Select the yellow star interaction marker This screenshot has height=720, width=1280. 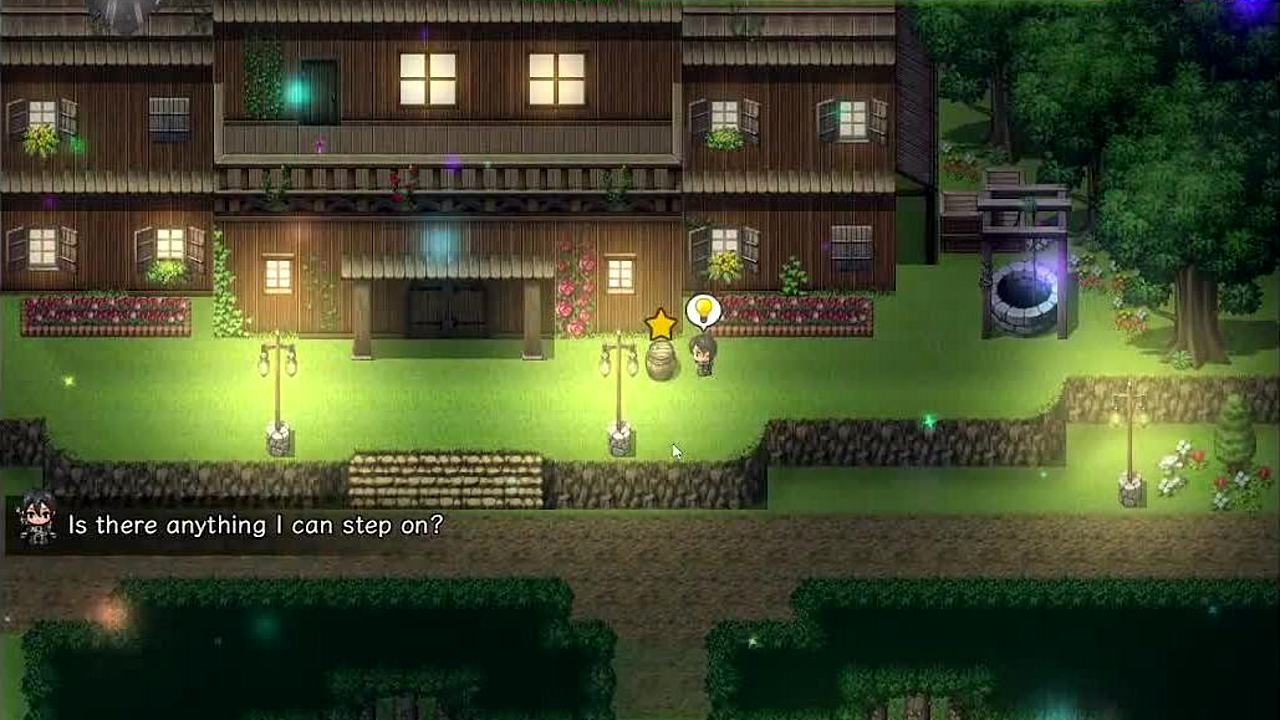pyautogui.click(x=660, y=324)
